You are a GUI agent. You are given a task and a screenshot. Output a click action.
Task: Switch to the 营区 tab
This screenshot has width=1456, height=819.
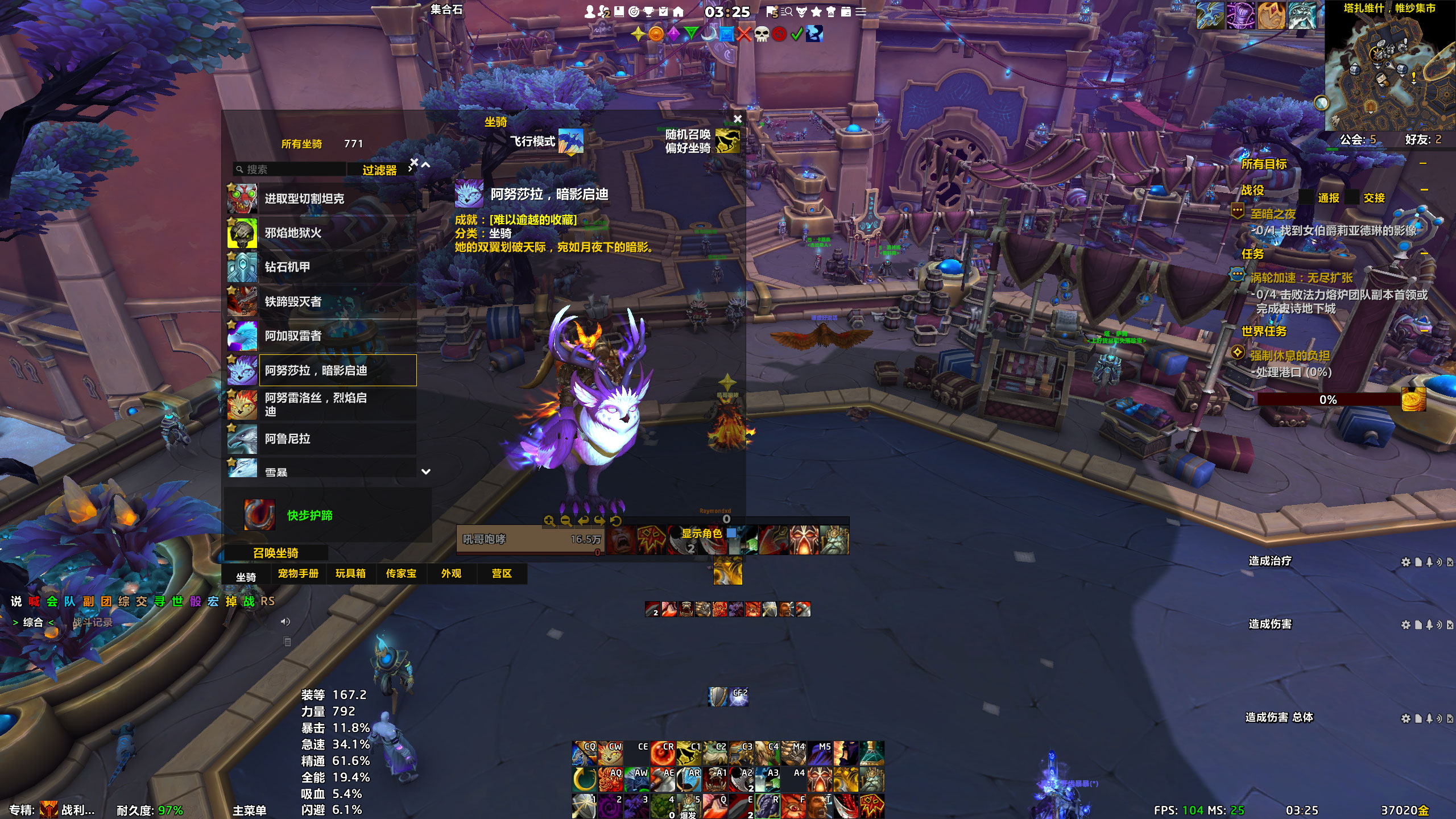[502, 574]
